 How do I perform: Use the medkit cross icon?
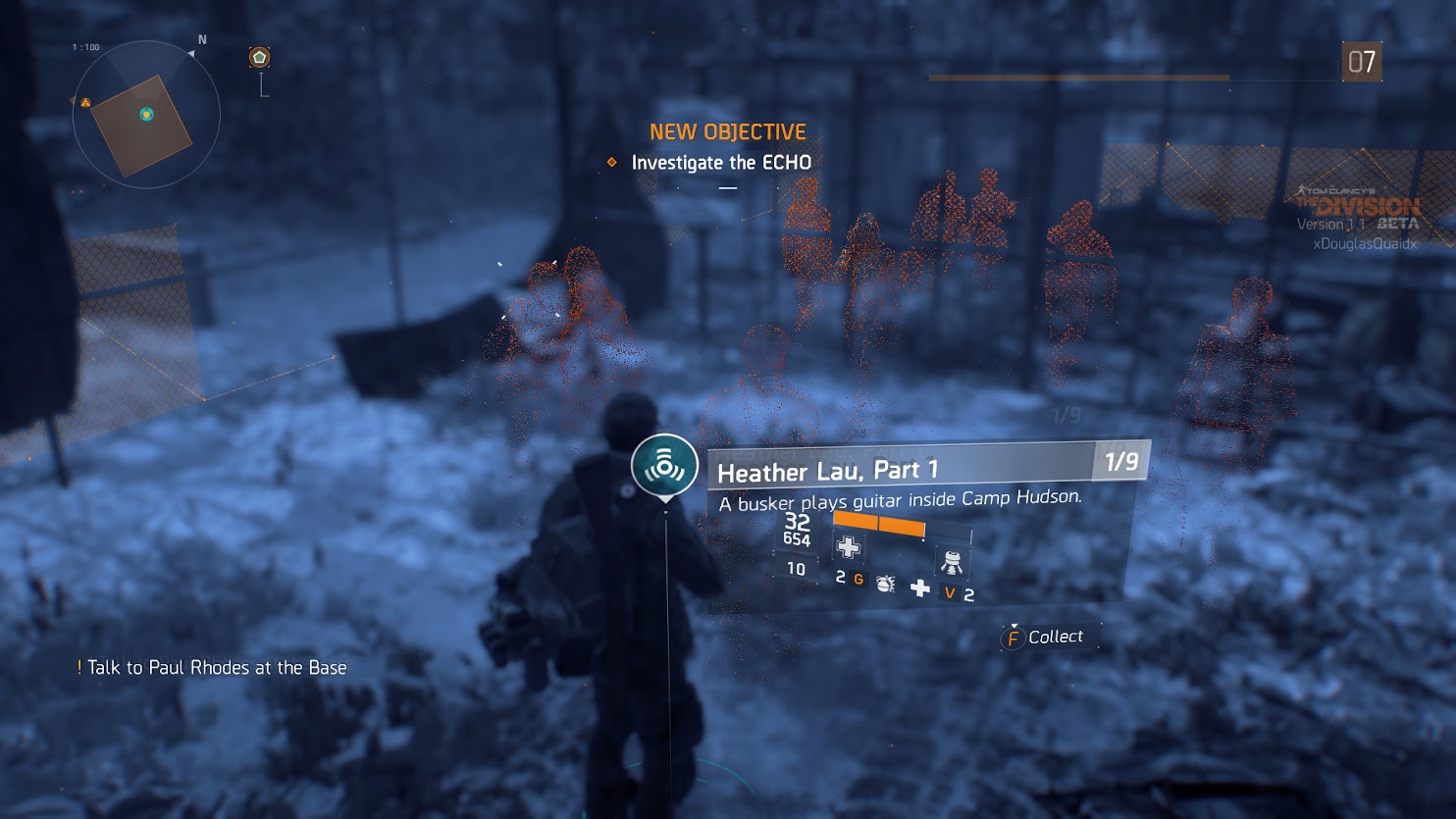pos(849,547)
